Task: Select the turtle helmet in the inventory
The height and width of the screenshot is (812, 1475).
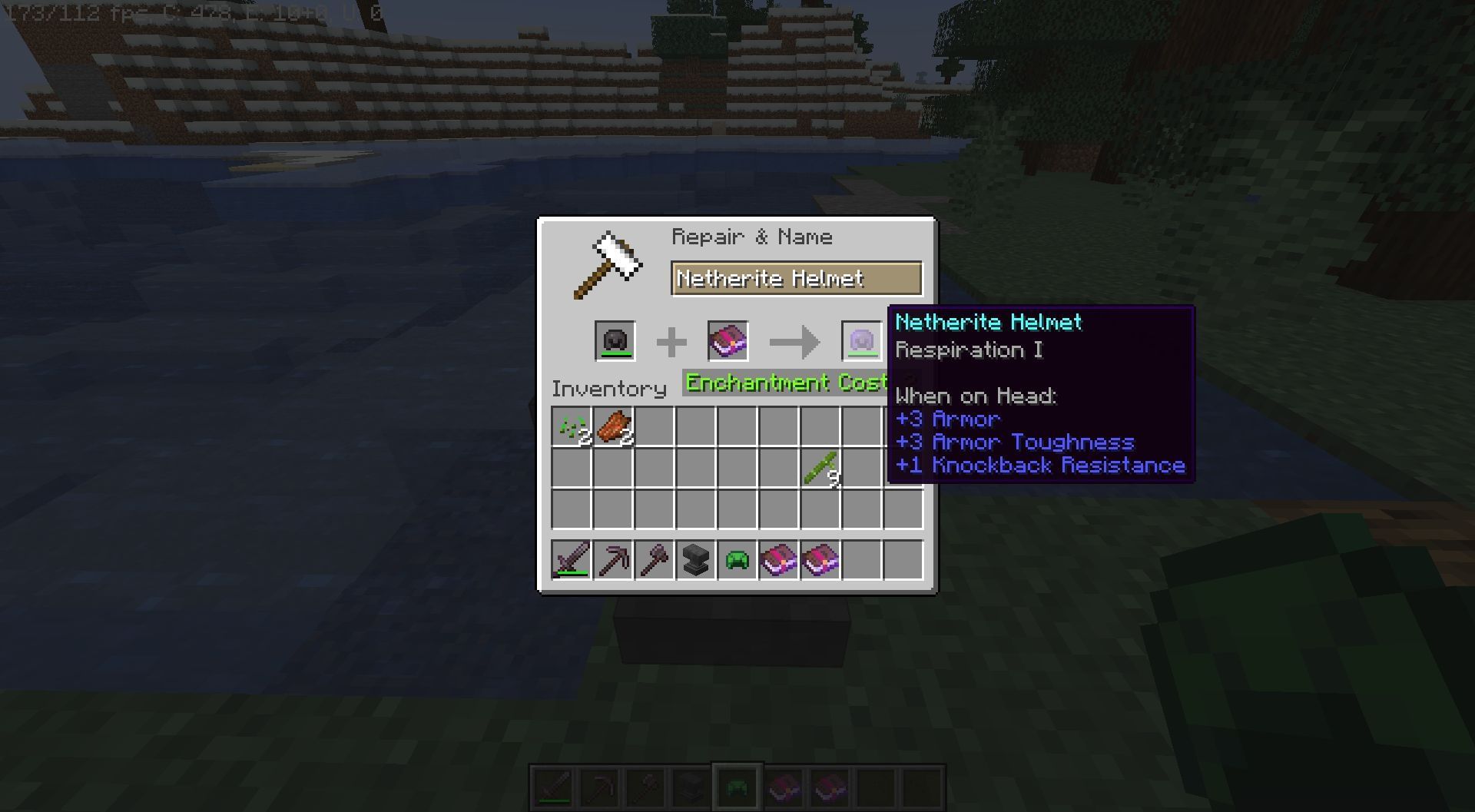Action: [737, 560]
